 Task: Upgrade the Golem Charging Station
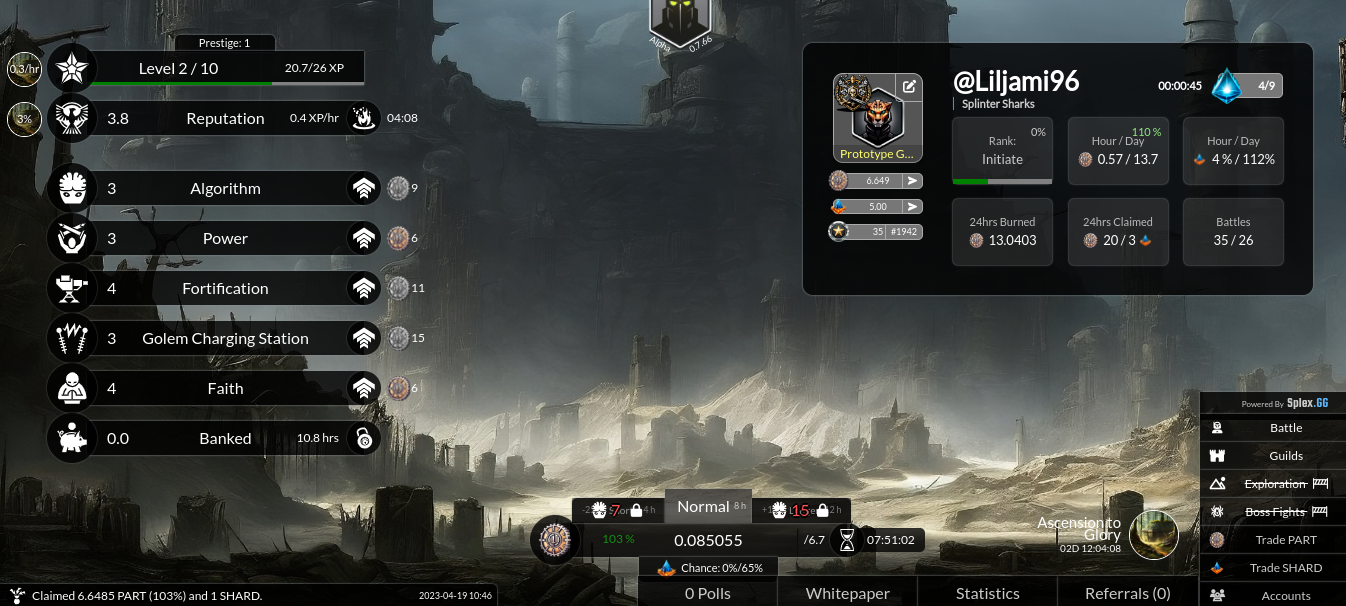[x=363, y=338]
